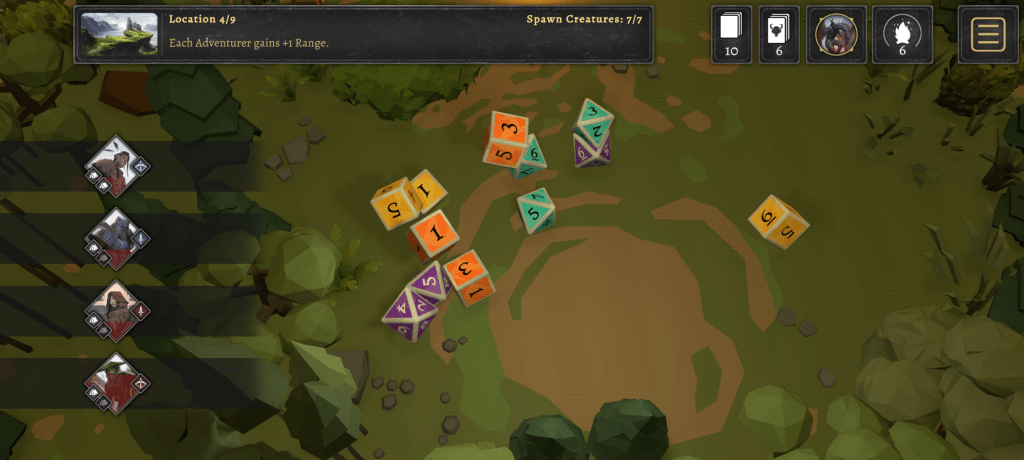The width and height of the screenshot is (1024, 460).
Task: Select the round creature portrait icon
Action: click(836, 35)
